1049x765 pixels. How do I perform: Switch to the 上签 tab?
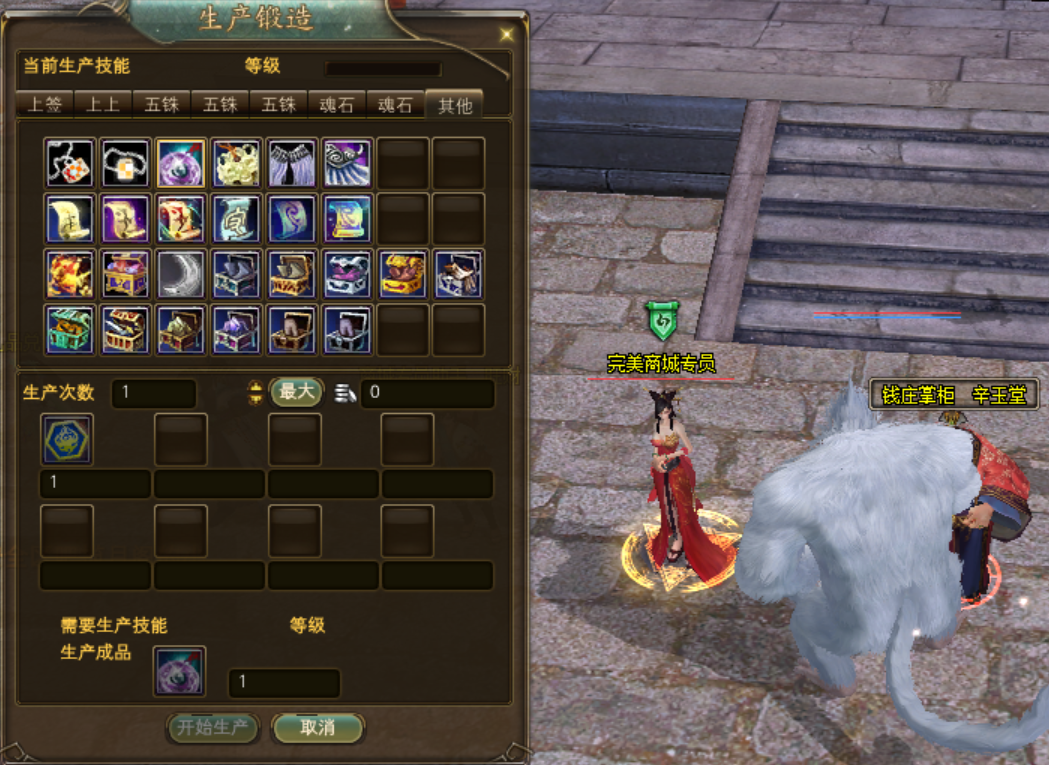coord(46,105)
